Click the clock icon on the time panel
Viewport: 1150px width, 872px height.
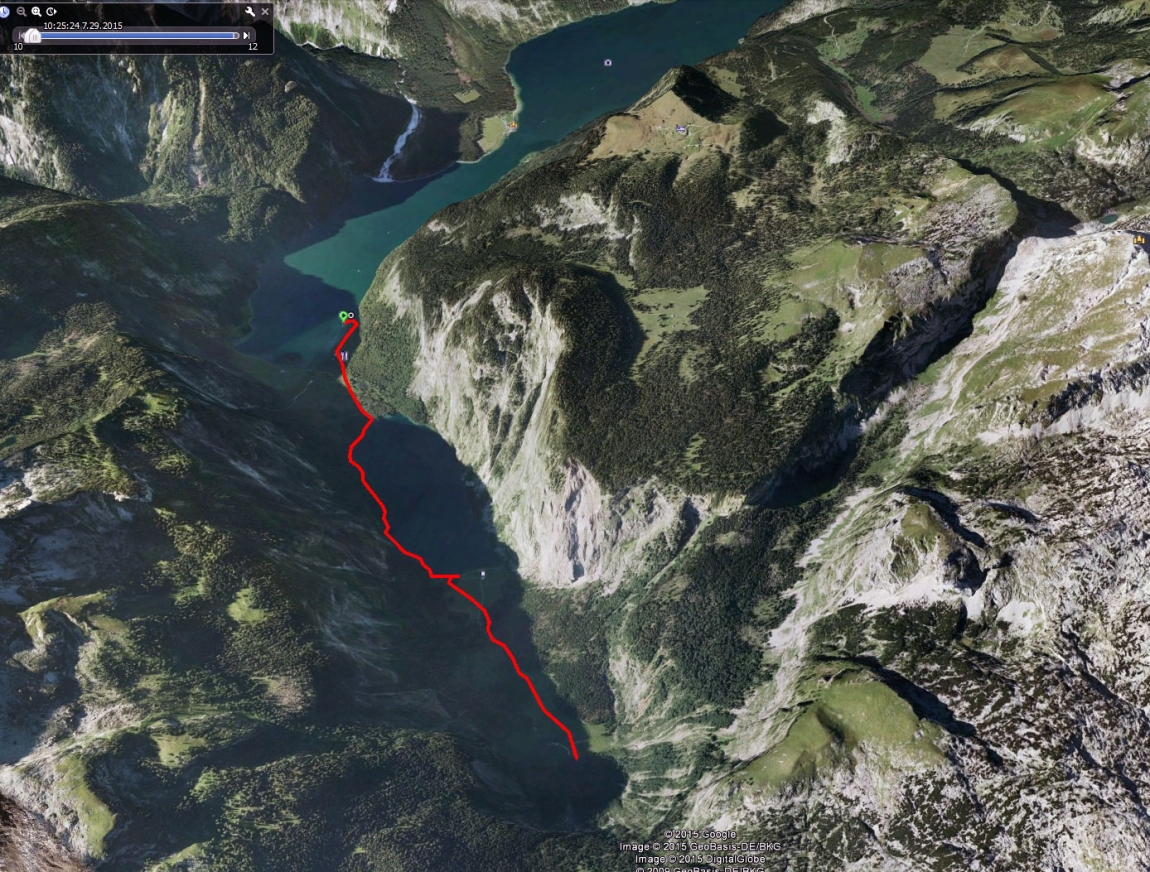tap(5, 11)
